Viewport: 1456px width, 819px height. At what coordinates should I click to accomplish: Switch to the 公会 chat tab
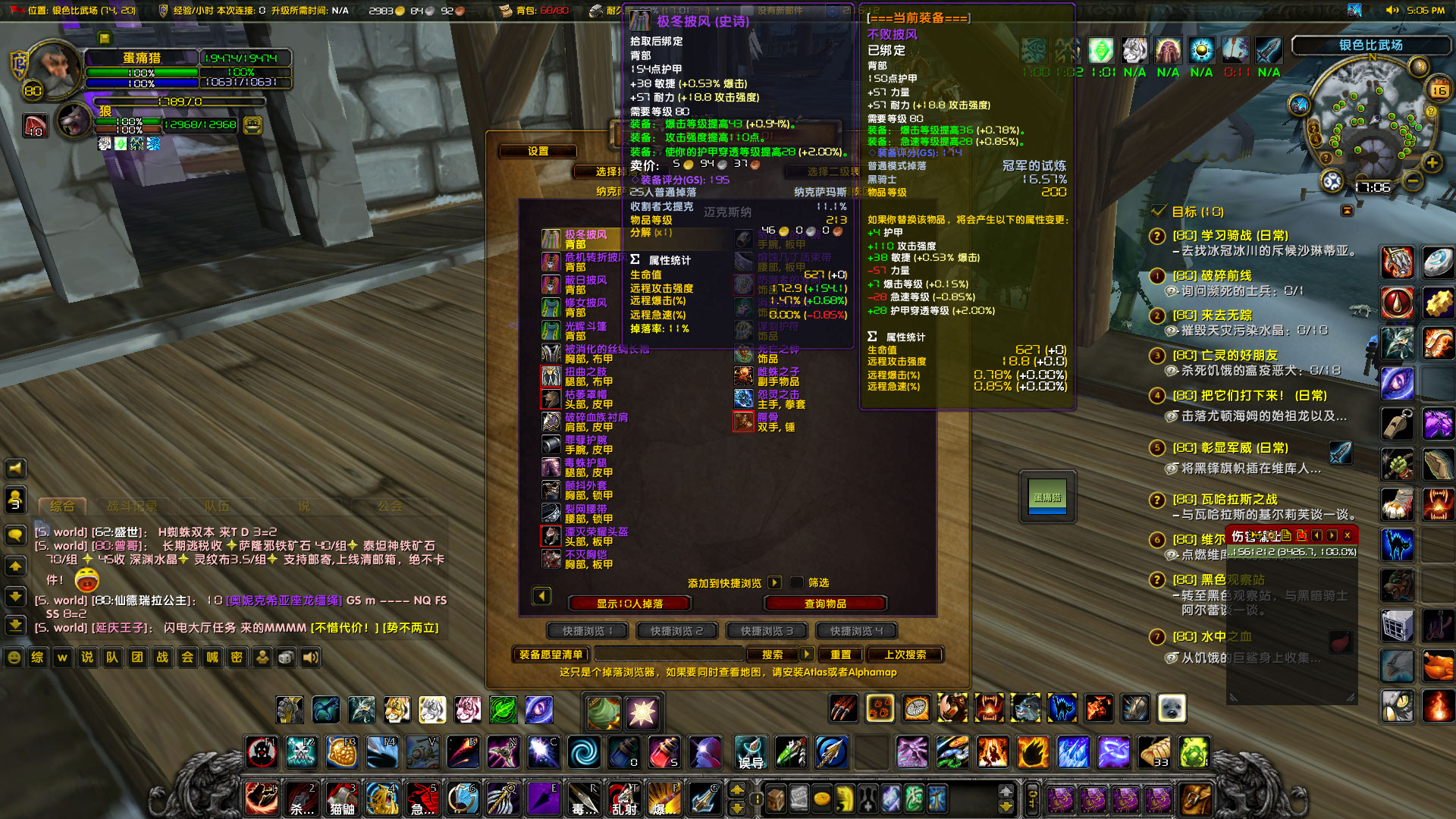click(x=391, y=506)
